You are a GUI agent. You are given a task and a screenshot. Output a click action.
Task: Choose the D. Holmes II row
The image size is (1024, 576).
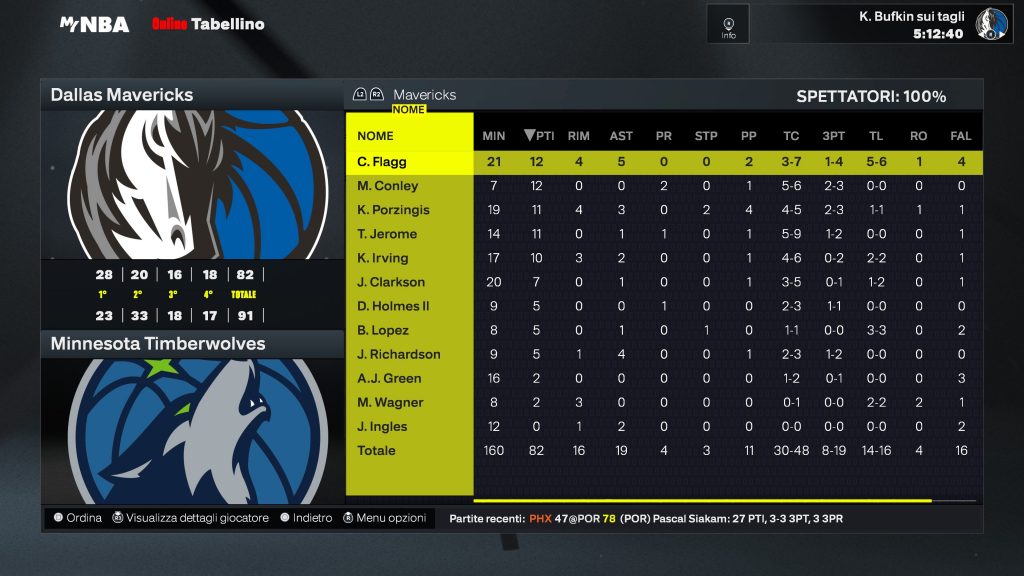[393, 306]
